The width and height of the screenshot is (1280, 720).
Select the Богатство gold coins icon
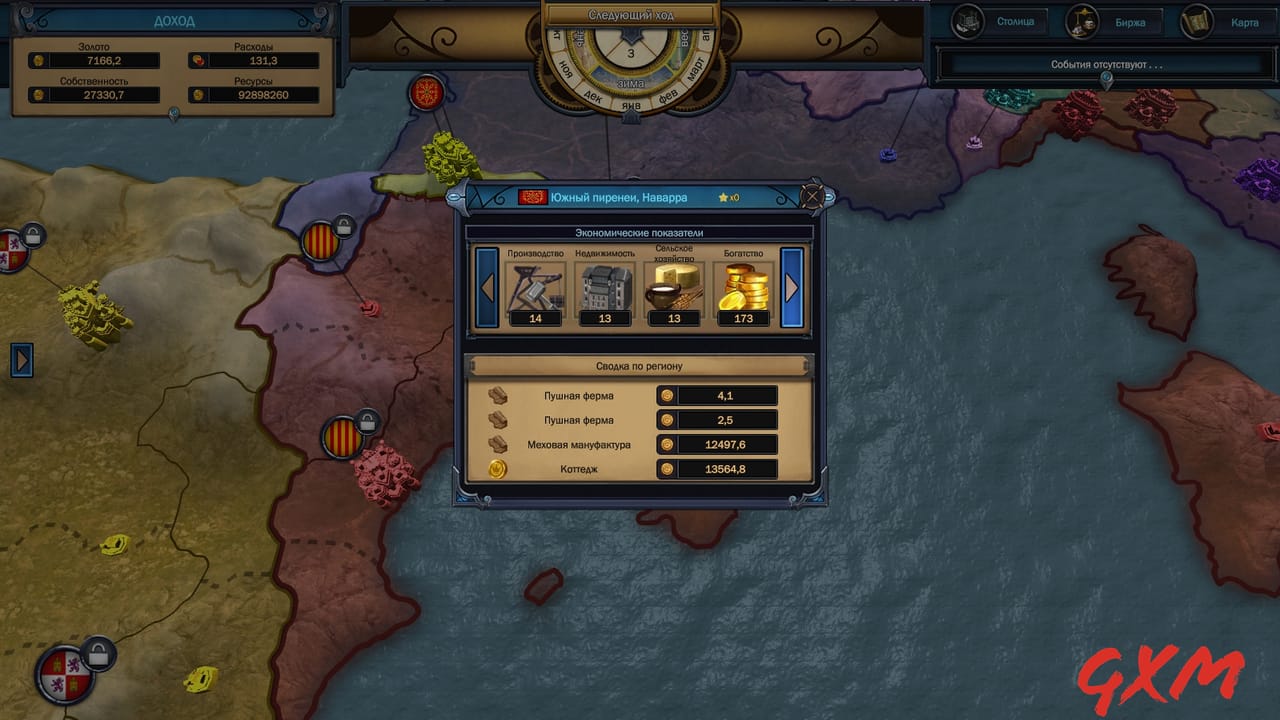(742, 289)
